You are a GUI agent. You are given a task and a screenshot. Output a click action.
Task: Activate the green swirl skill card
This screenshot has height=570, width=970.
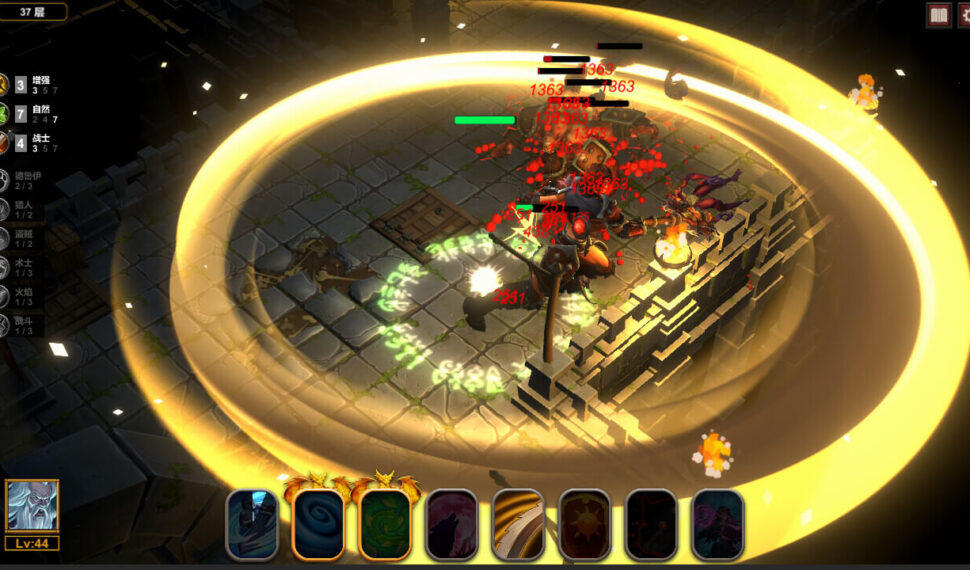point(385,523)
